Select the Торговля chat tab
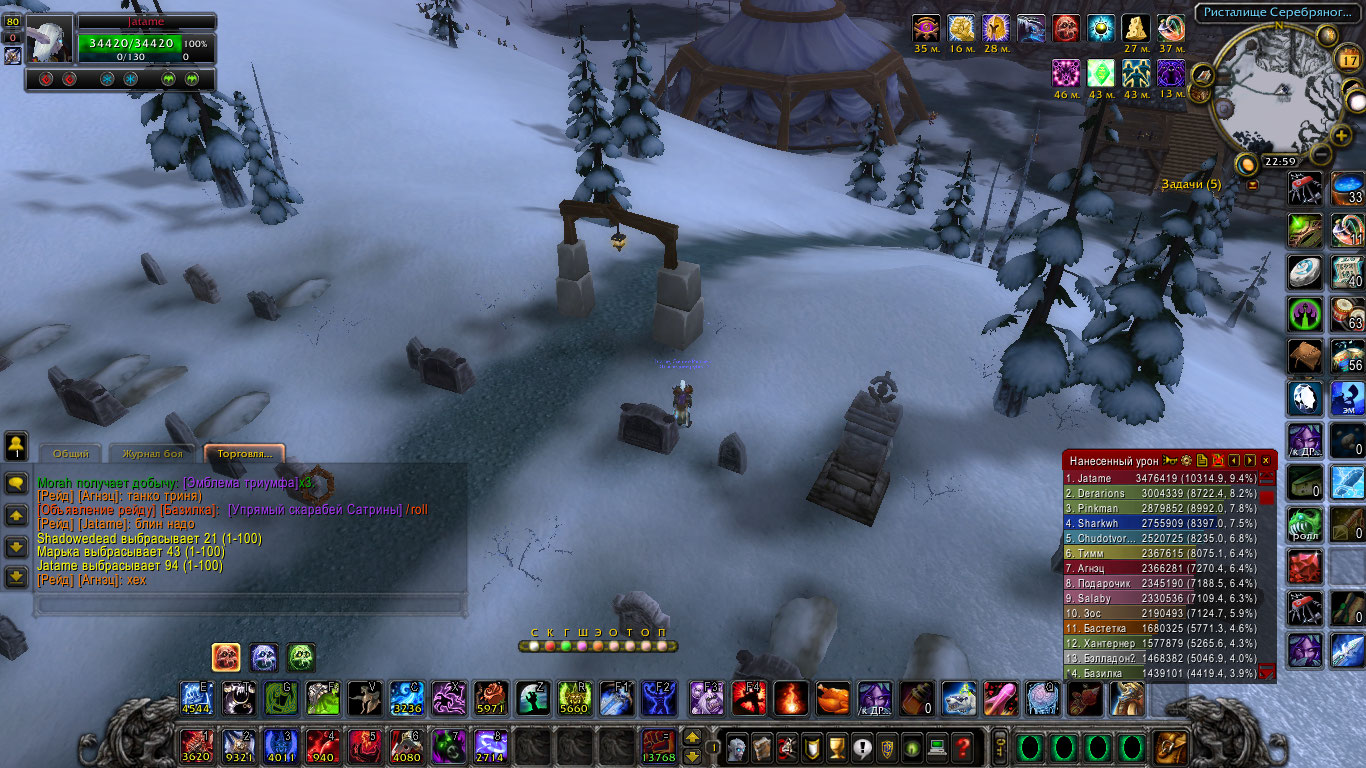 (x=244, y=454)
